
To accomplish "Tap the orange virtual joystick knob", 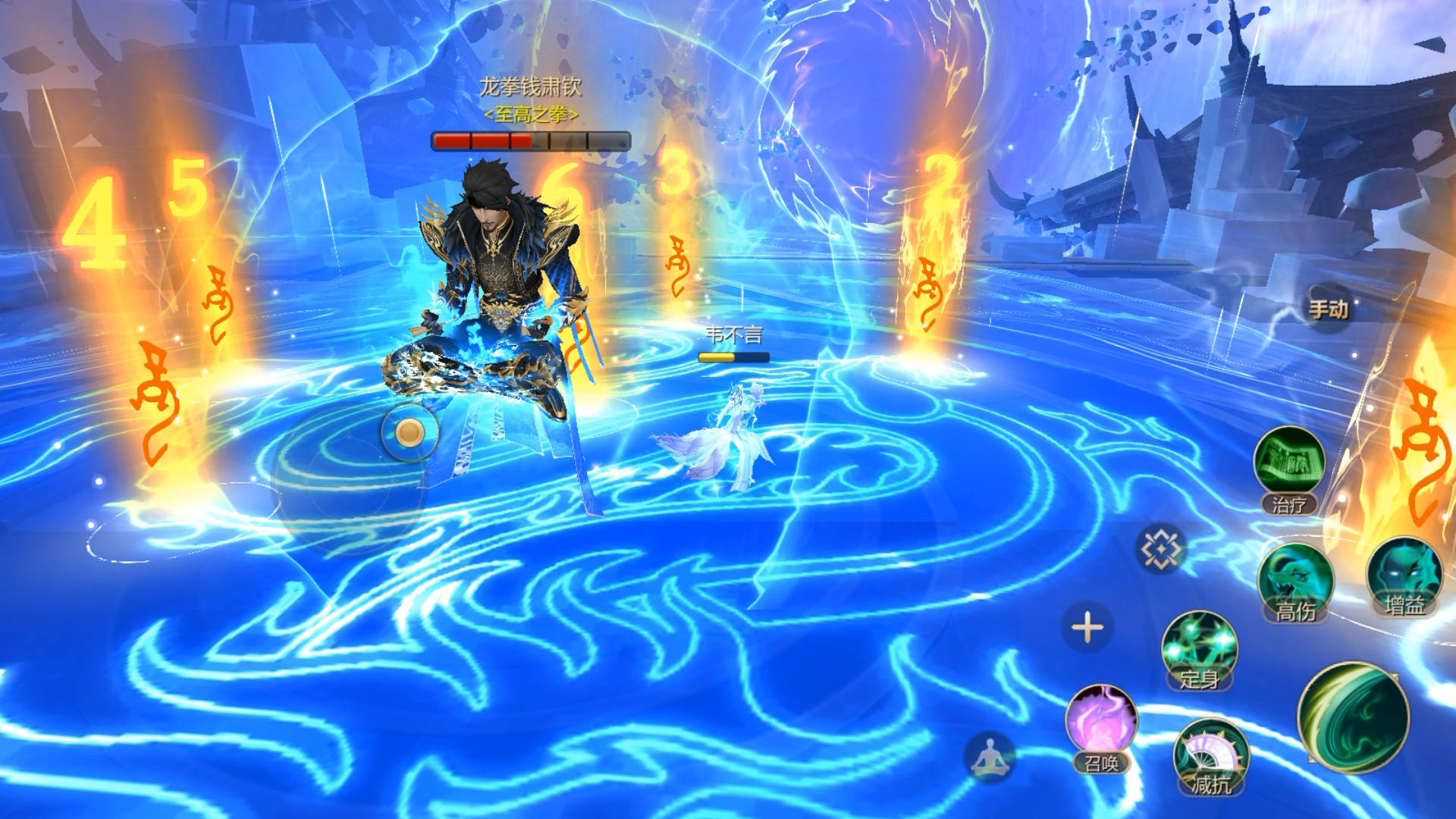I will 410,432.
